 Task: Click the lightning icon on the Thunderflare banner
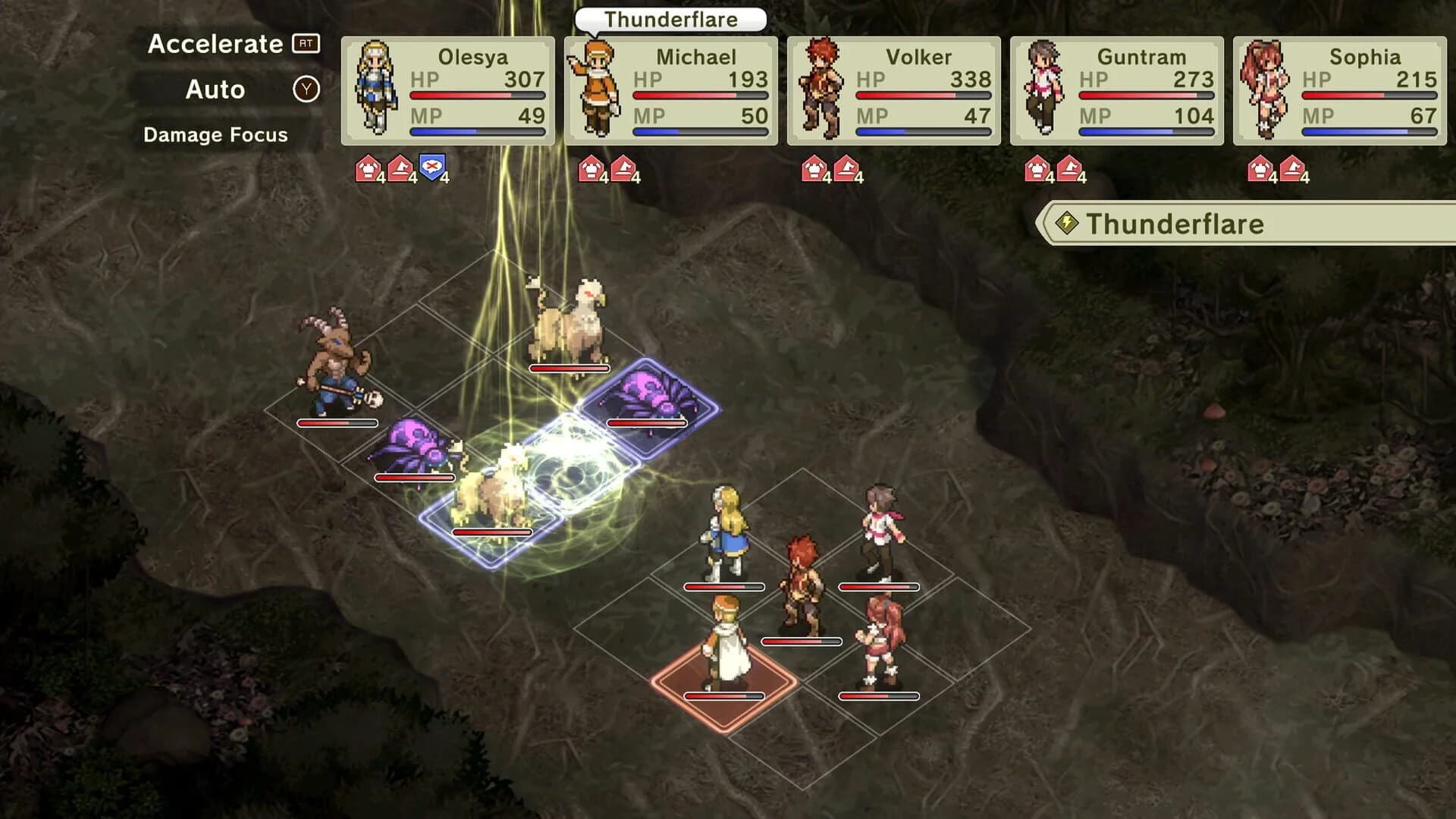coord(1068,224)
